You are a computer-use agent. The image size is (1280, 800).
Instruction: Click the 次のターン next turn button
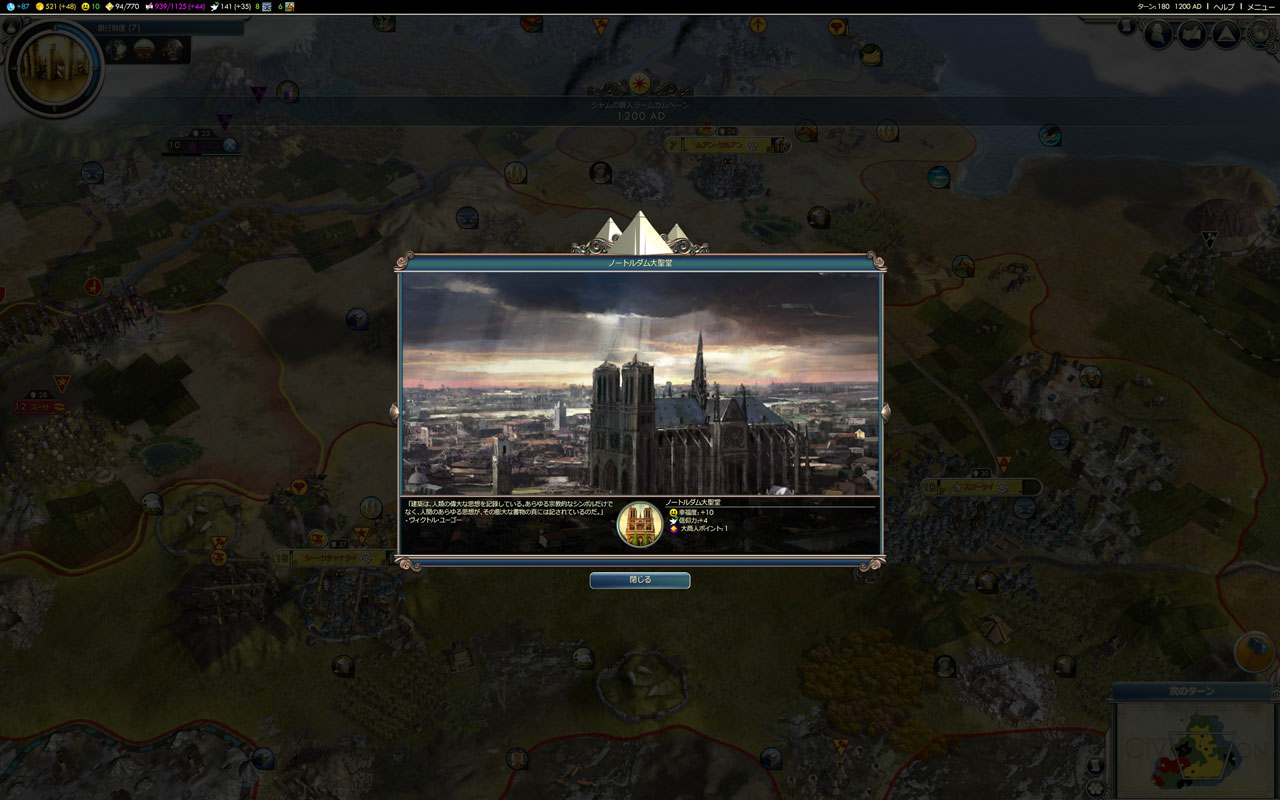[x=1190, y=691]
